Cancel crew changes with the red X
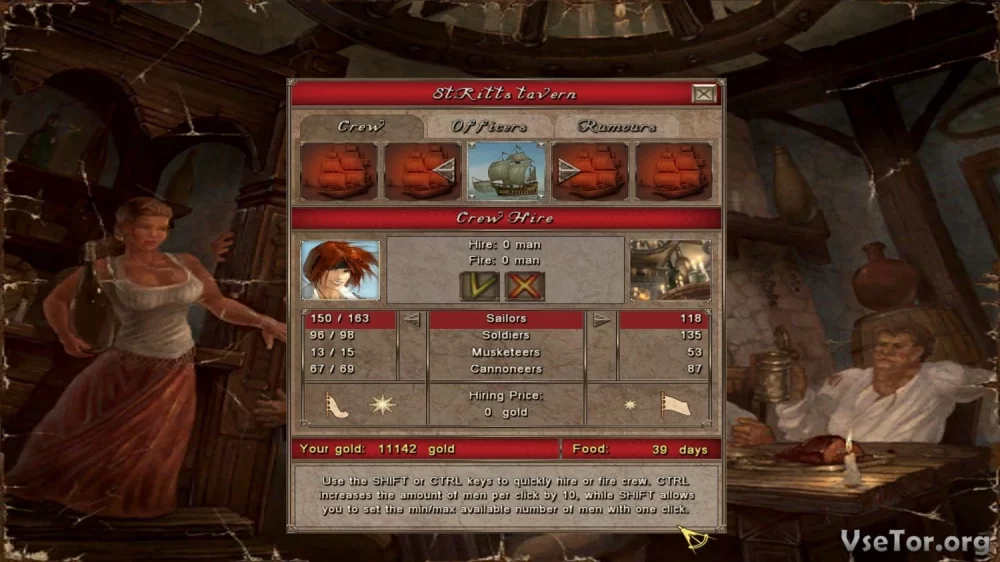 click(x=524, y=286)
